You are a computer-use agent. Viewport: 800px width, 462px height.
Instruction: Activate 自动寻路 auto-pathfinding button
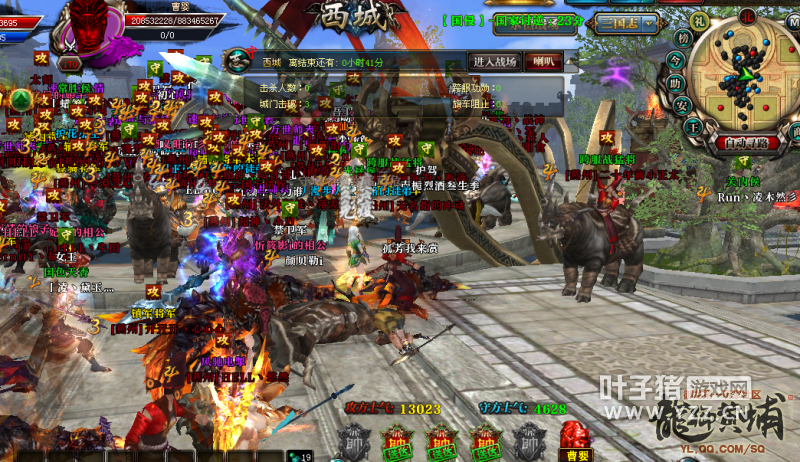(748, 143)
